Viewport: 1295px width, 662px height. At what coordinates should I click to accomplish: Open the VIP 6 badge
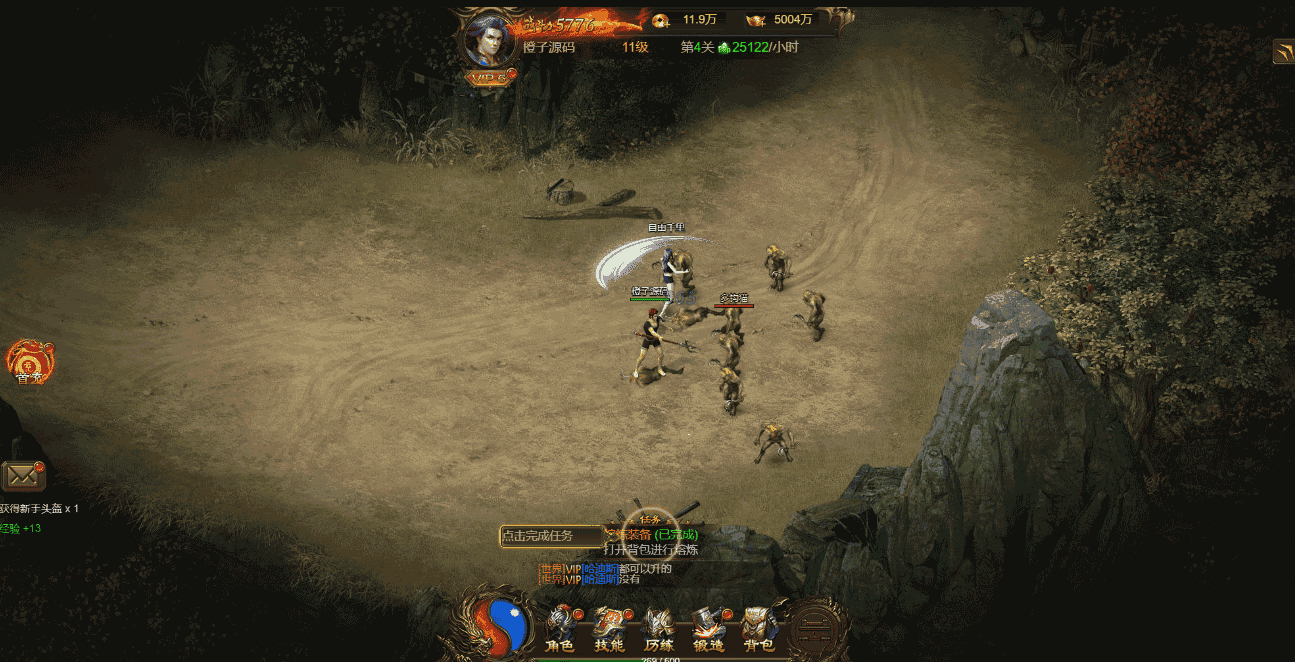coord(490,77)
